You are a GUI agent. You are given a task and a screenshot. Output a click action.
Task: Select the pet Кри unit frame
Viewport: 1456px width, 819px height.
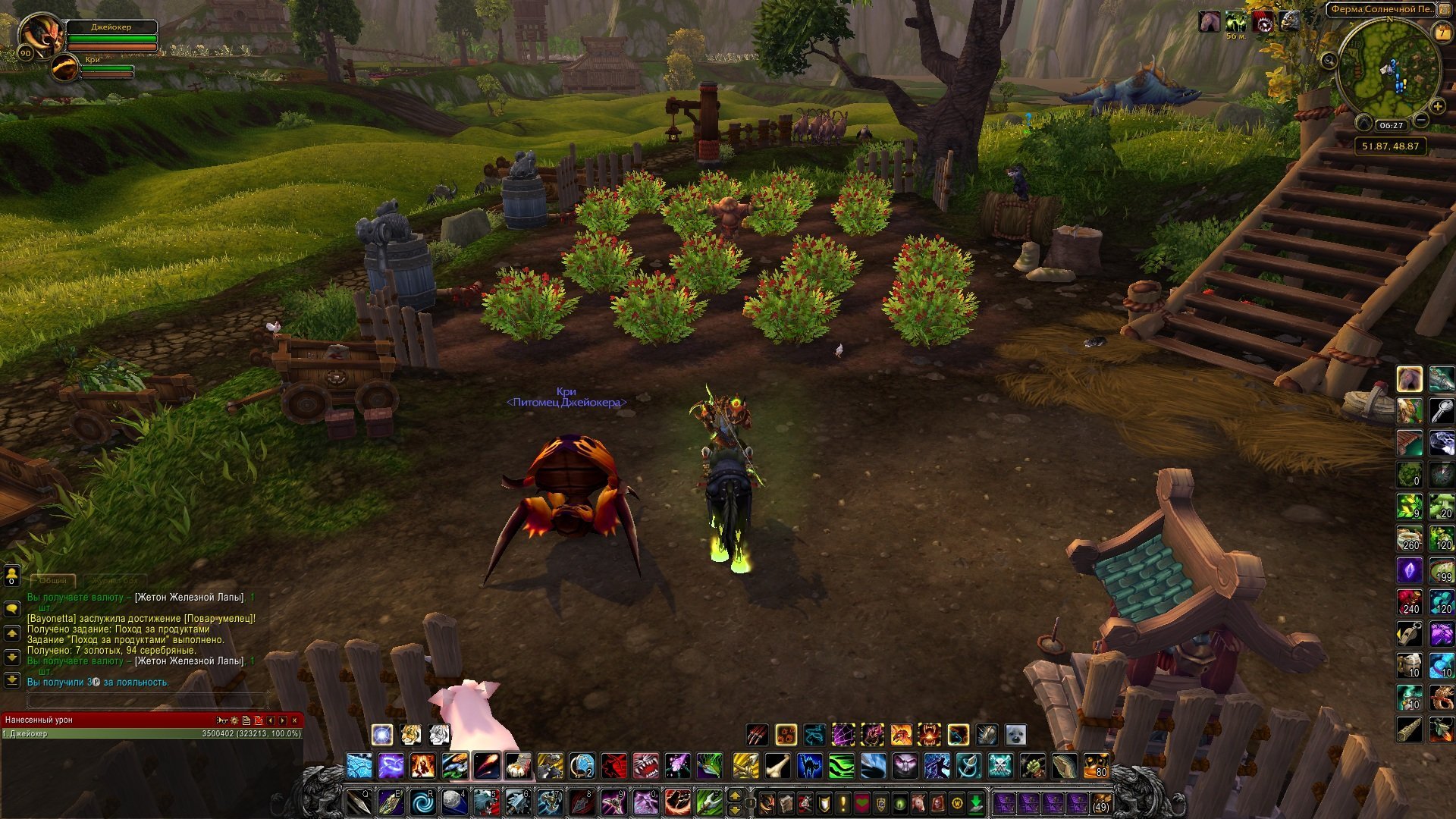click(x=67, y=68)
